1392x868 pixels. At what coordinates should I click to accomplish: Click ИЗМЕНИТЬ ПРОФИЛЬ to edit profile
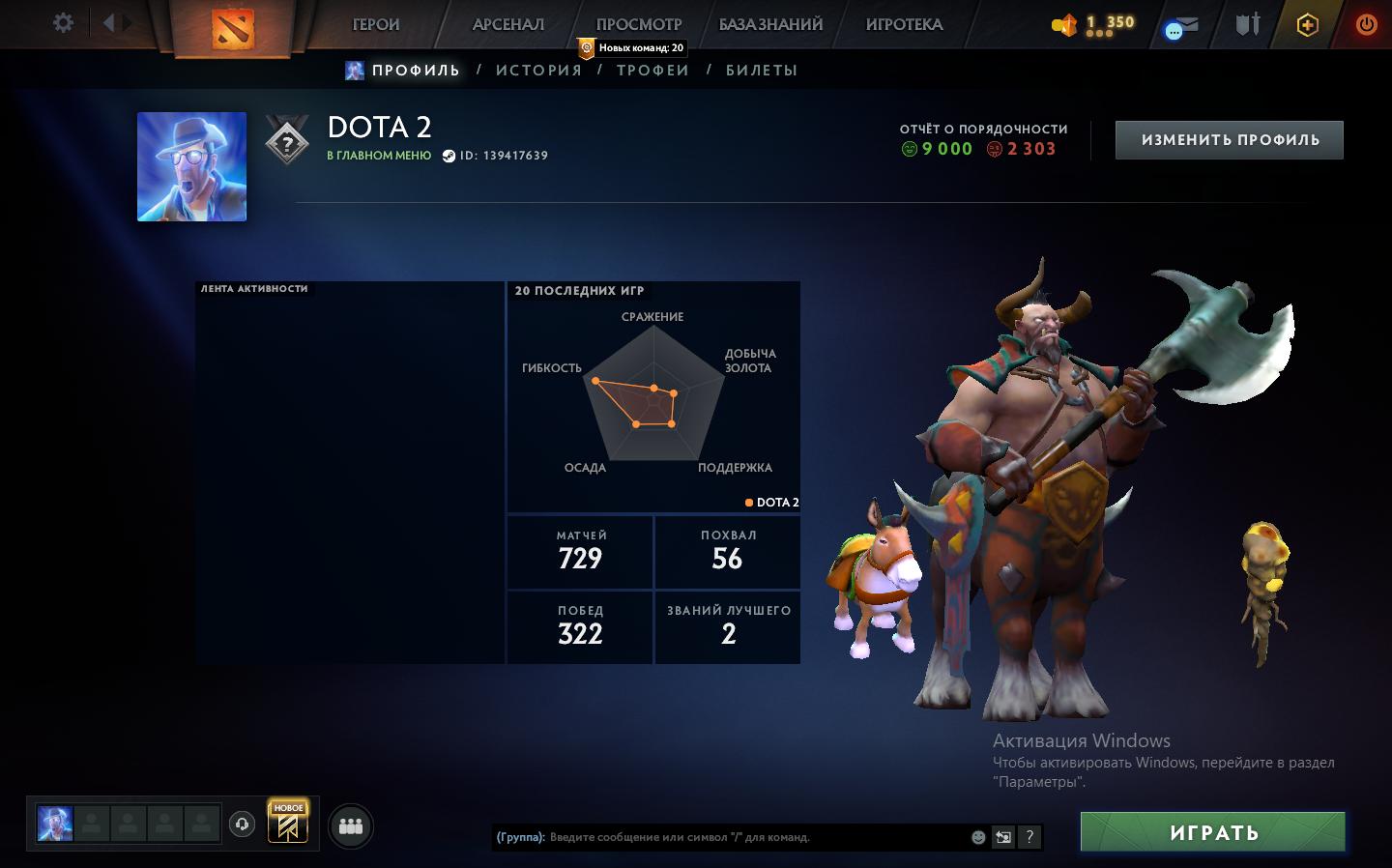[x=1230, y=140]
